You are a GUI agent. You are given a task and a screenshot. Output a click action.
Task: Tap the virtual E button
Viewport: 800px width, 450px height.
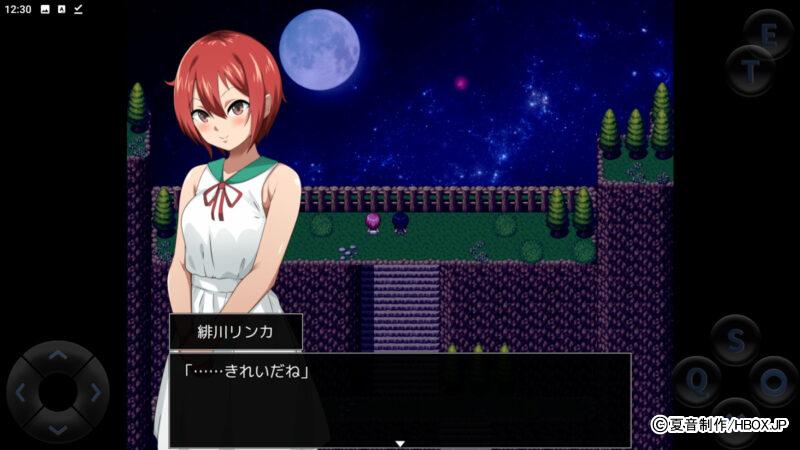pos(769,34)
